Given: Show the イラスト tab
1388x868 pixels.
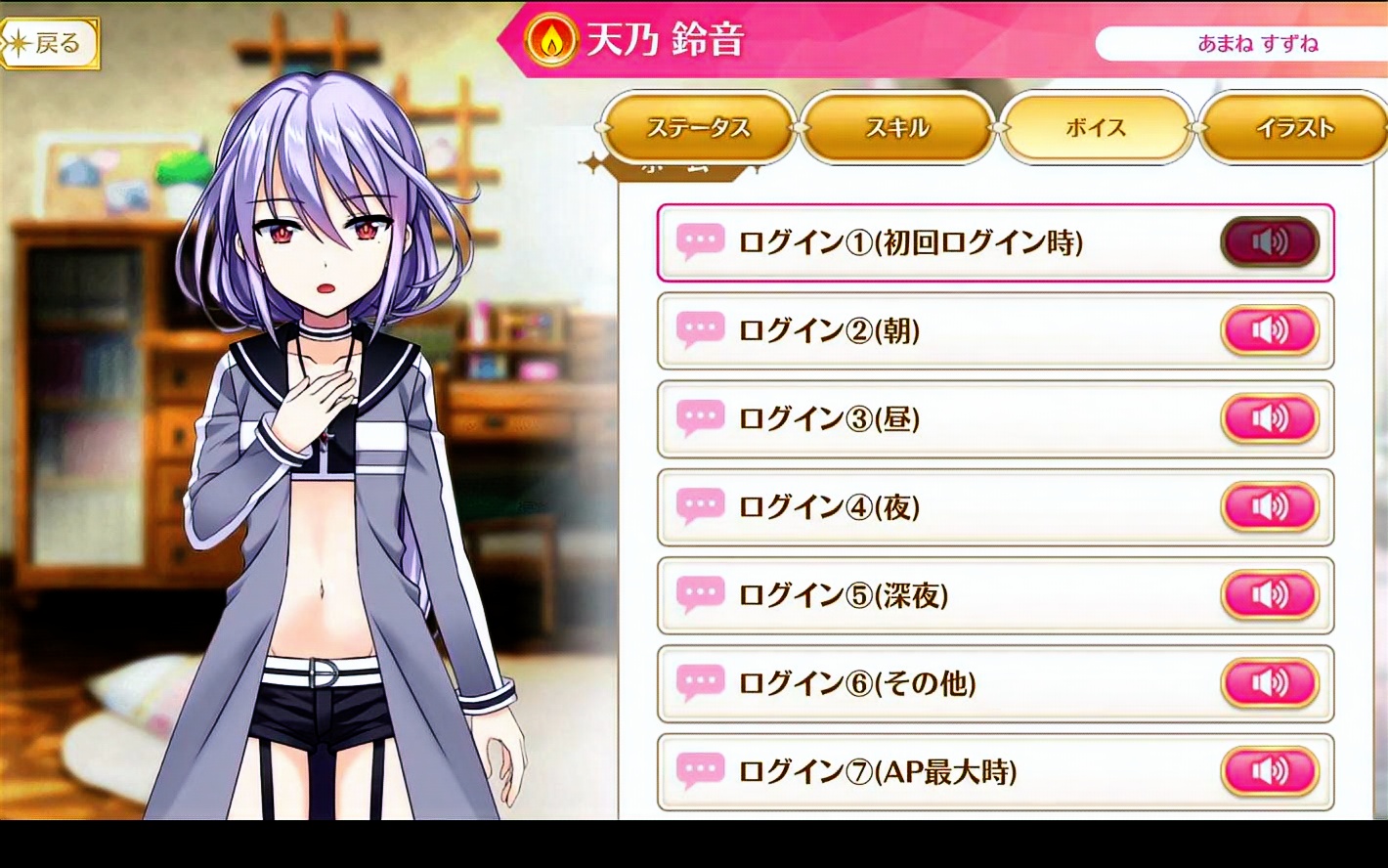Looking at the screenshot, I should pyautogui.click(x=1294, y=128).
